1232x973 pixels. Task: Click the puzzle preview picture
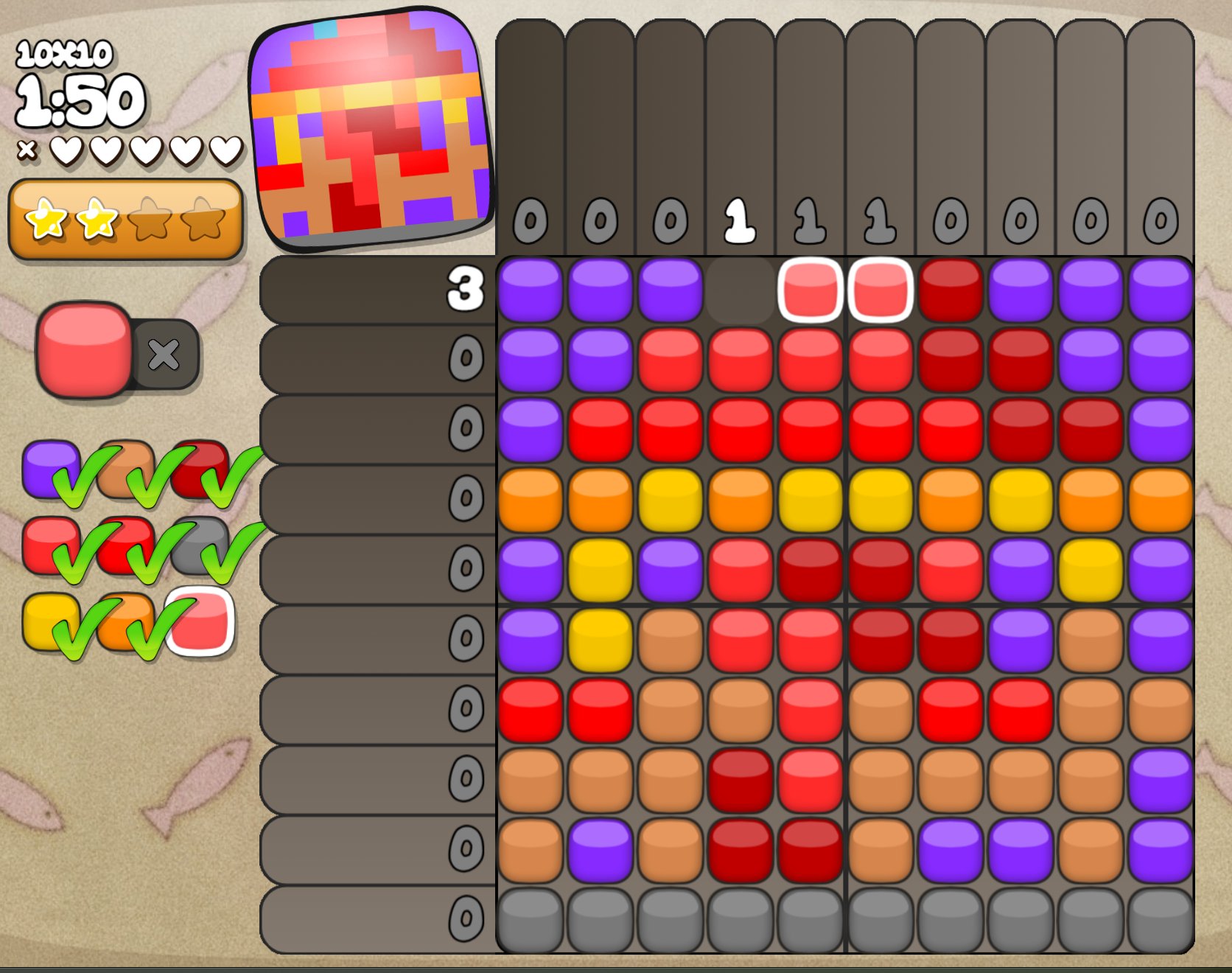[371, 128]
